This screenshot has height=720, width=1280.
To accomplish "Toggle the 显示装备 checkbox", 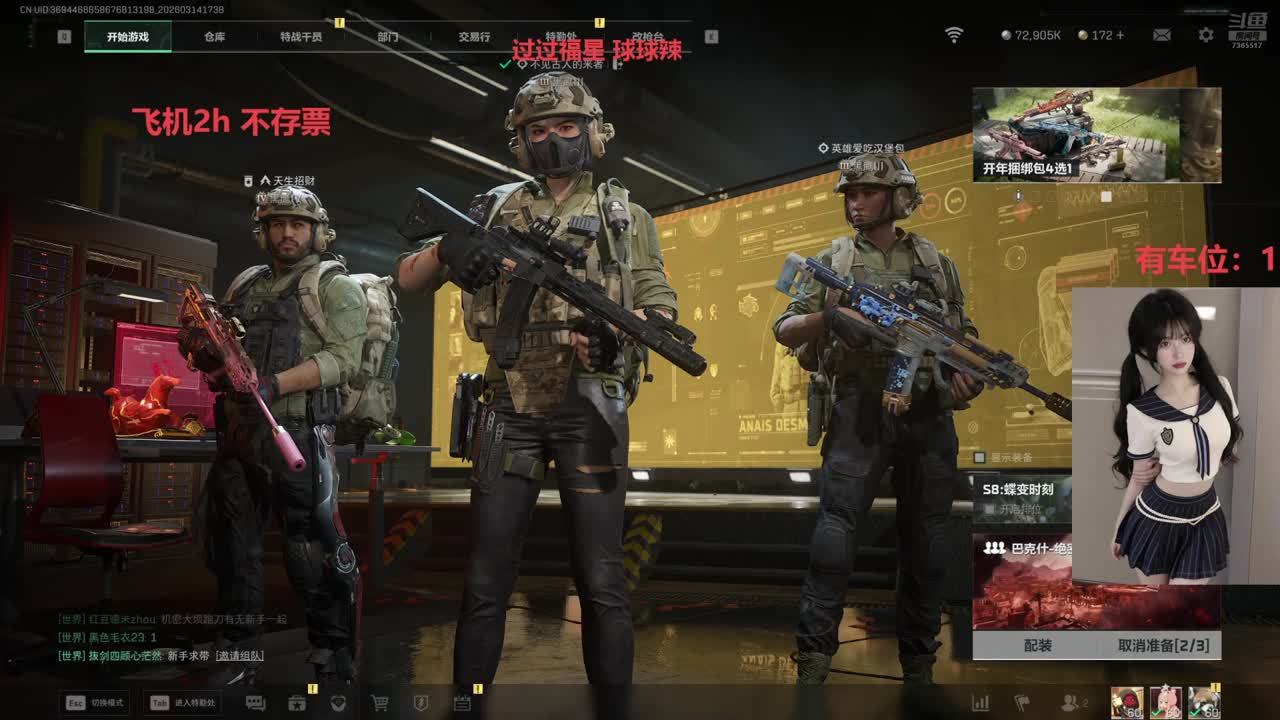I will 980,458.
